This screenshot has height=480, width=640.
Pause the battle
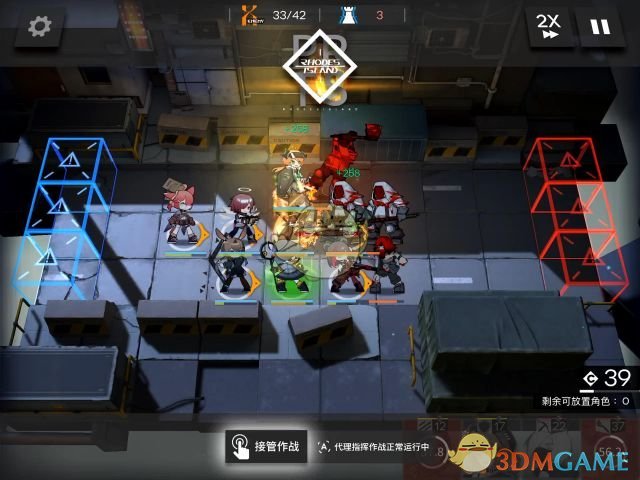(x=600, y=27)
